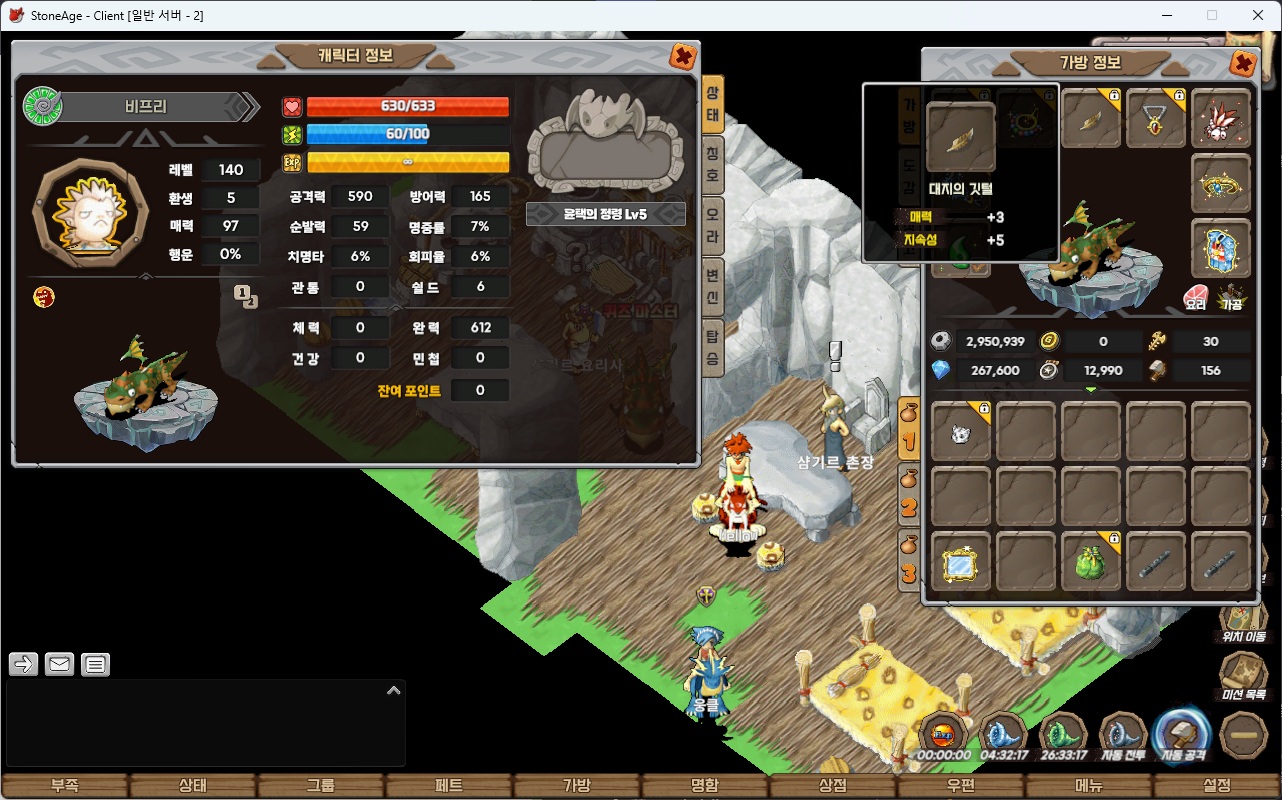1282x800 pixels.
Task: Close the 가방 정보 bag window
Action: click(x=1243, y=65)
